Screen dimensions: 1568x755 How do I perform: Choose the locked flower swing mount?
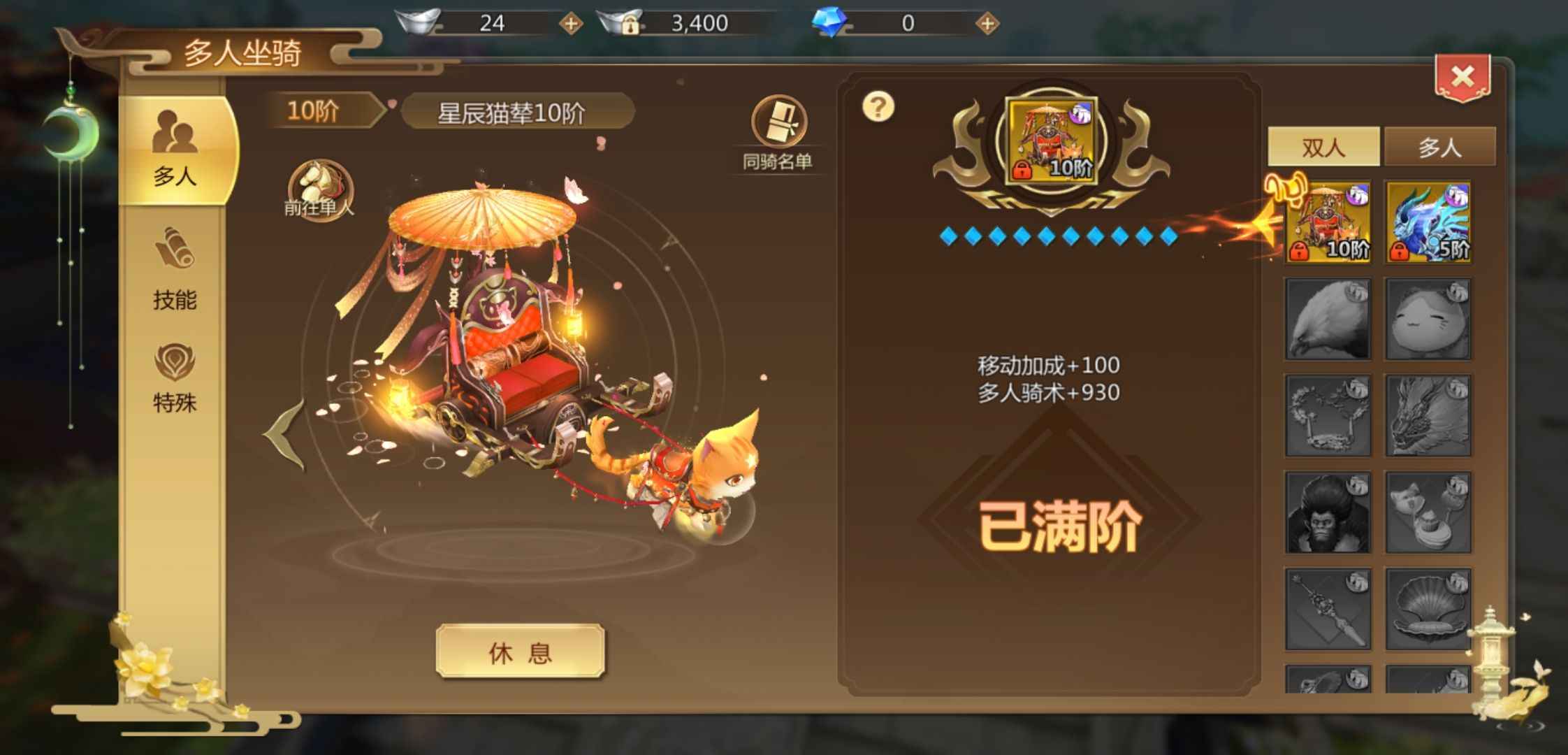(x=1328, y=416)
